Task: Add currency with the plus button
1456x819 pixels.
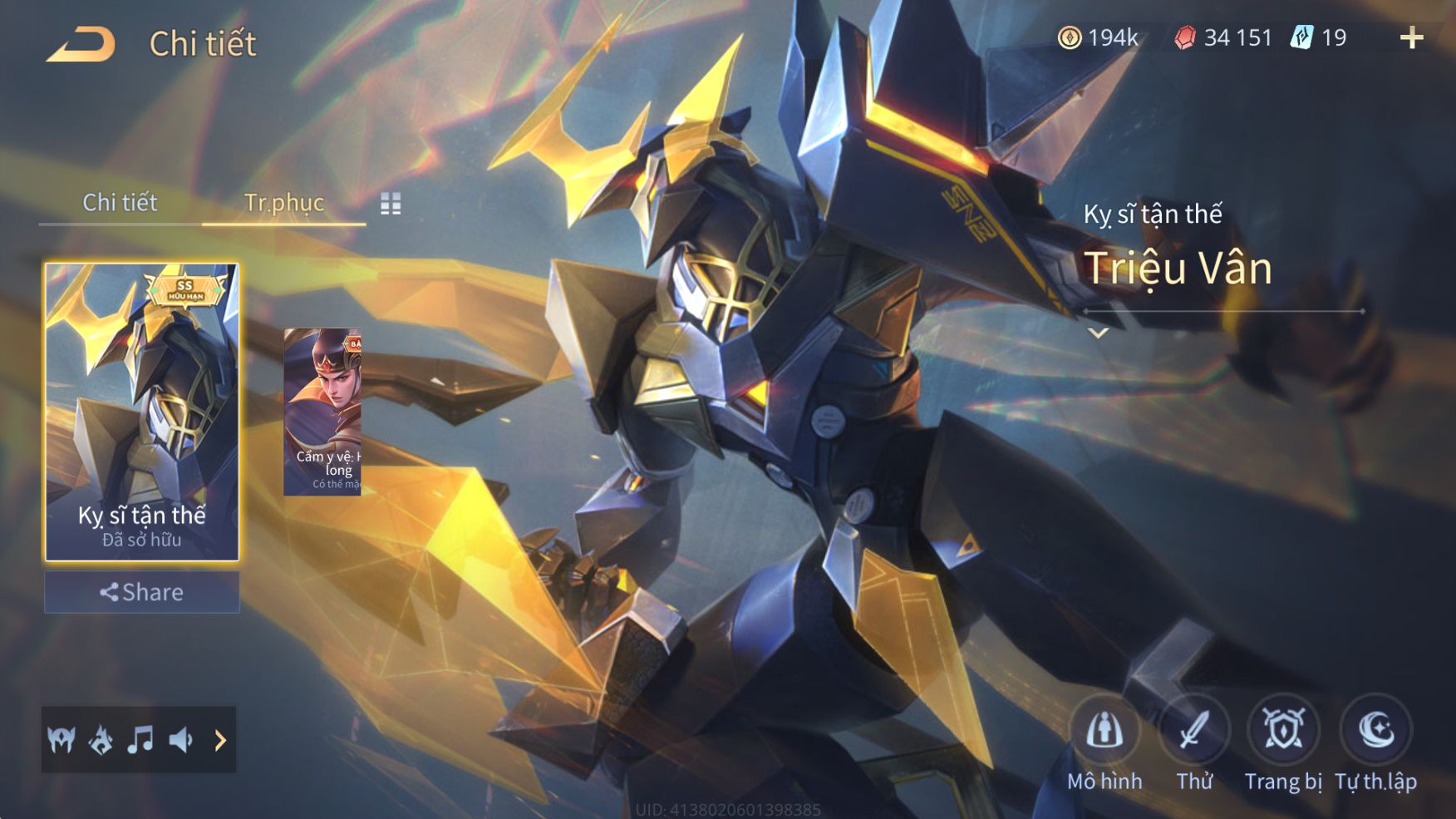Action: coord(1411,37)
